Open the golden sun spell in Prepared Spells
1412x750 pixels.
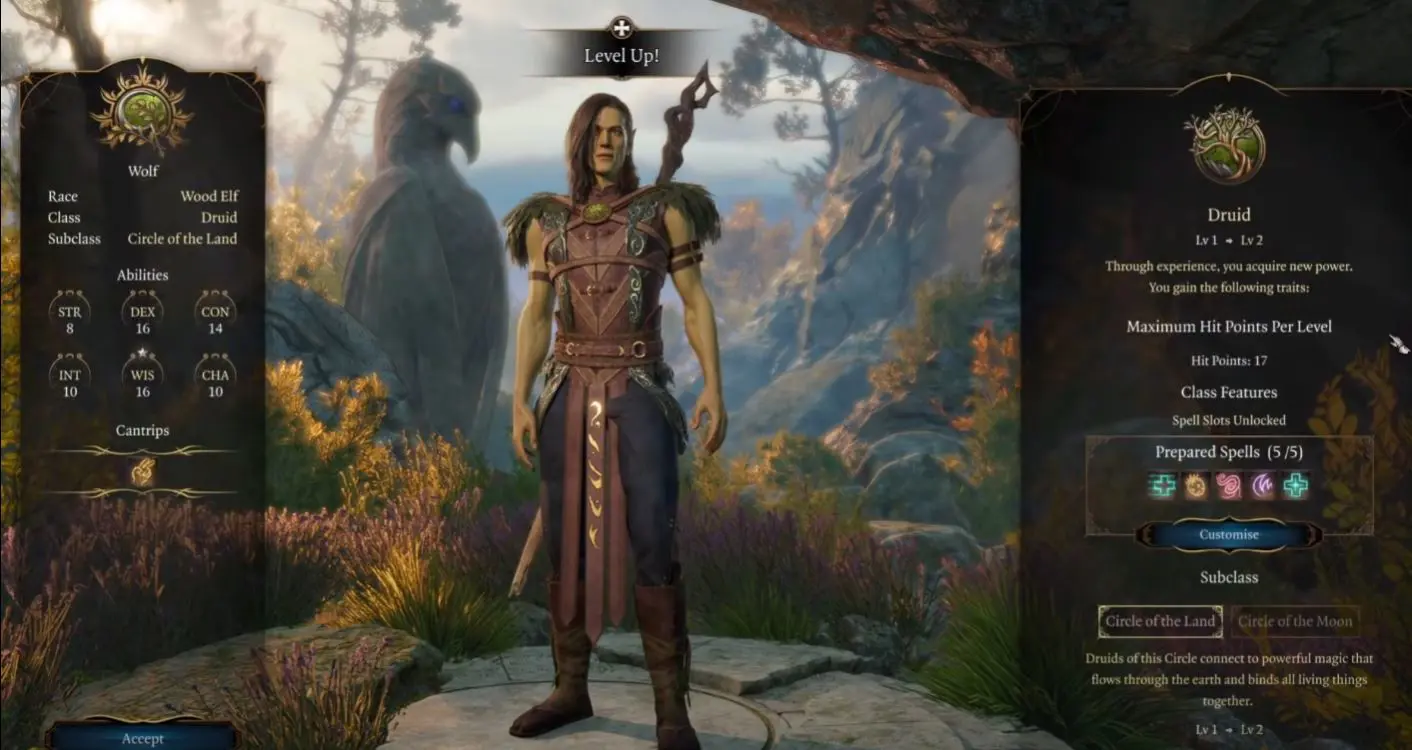coord(1194,487)
